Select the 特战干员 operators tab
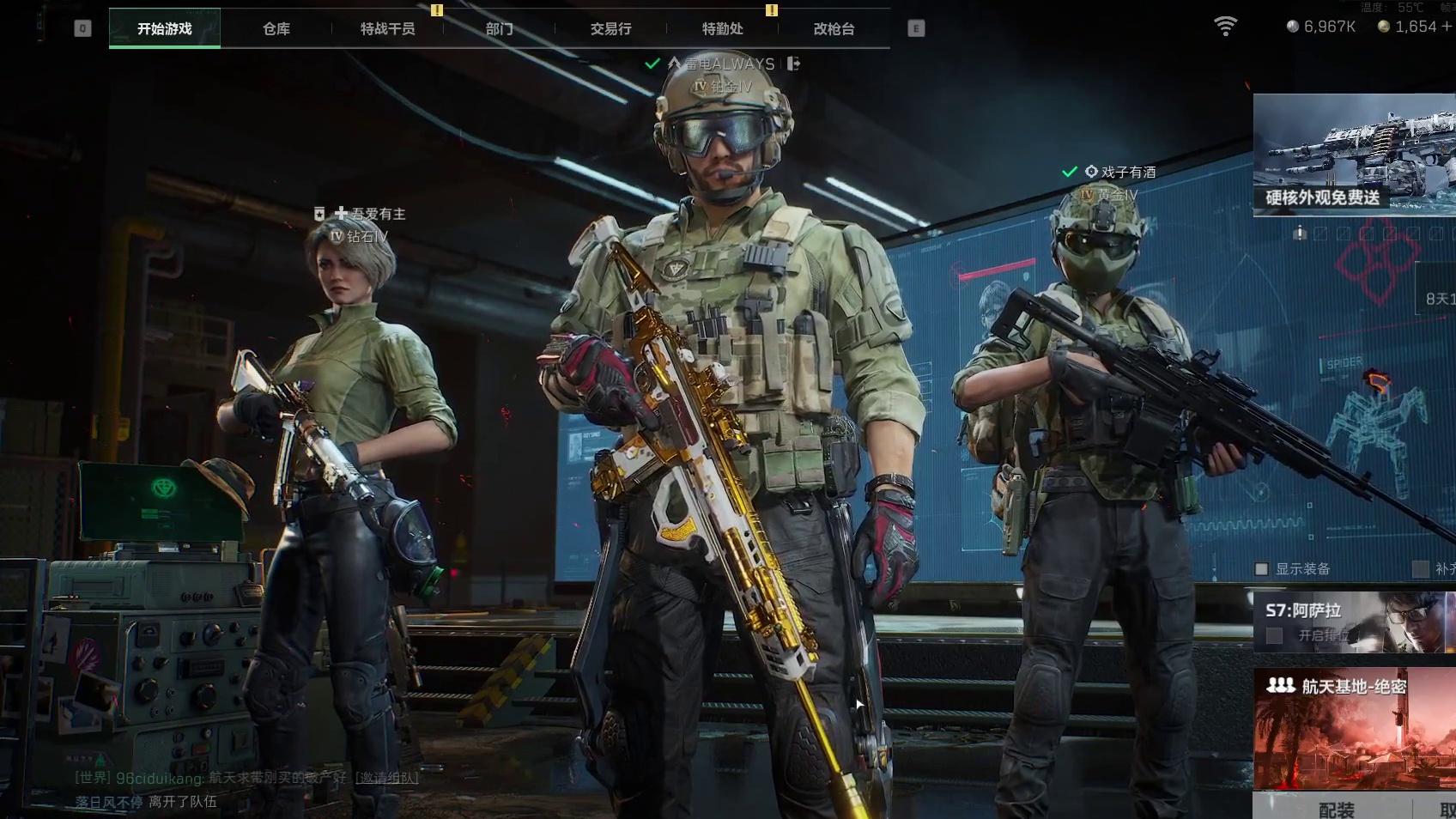Screen dimensions: 1456x819 [387, 28]
